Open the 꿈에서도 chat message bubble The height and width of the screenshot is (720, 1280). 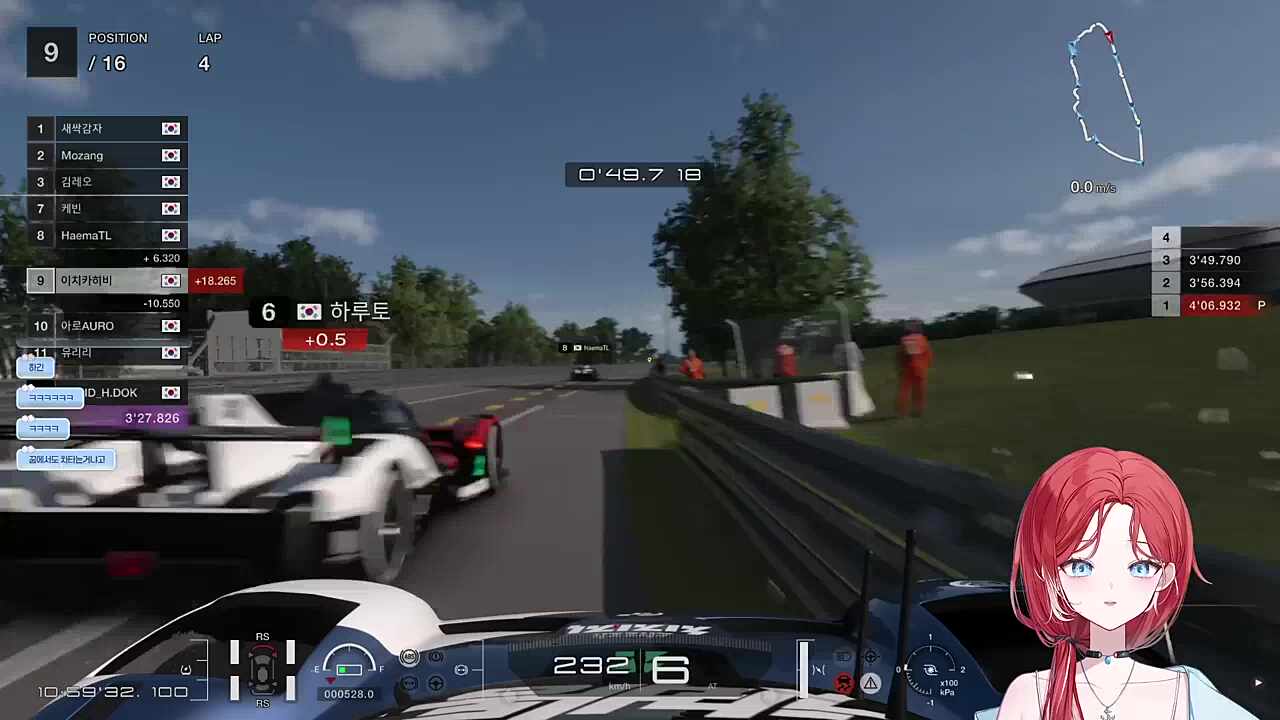coord(66,459)
